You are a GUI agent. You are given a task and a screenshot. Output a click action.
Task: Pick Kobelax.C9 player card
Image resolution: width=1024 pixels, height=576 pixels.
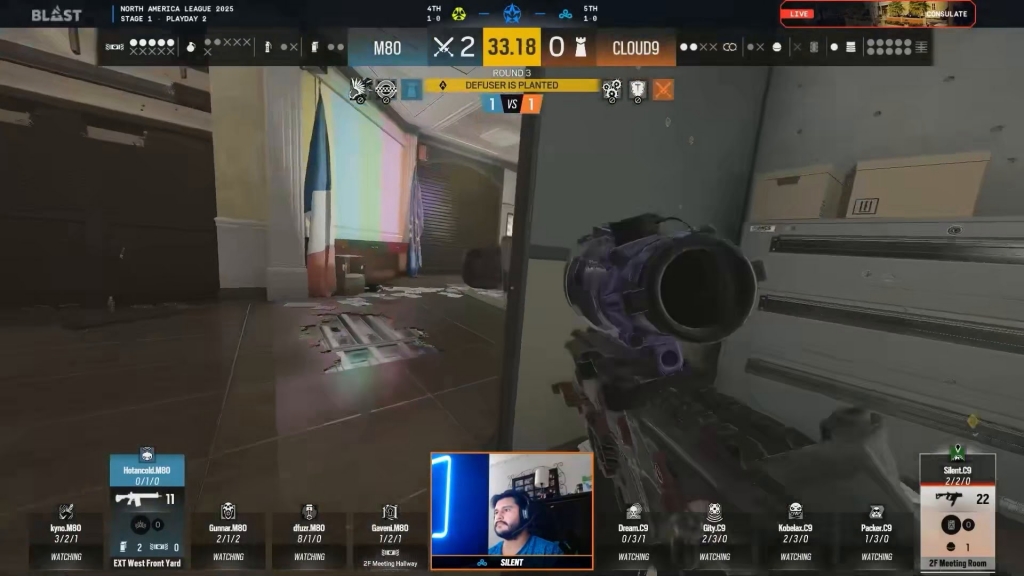(795, 535)
